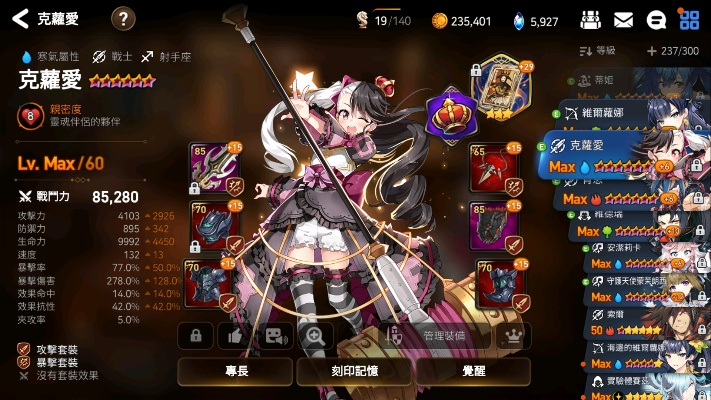
Task: Change hero list sorting by 等級
Action: pos(598,50)
